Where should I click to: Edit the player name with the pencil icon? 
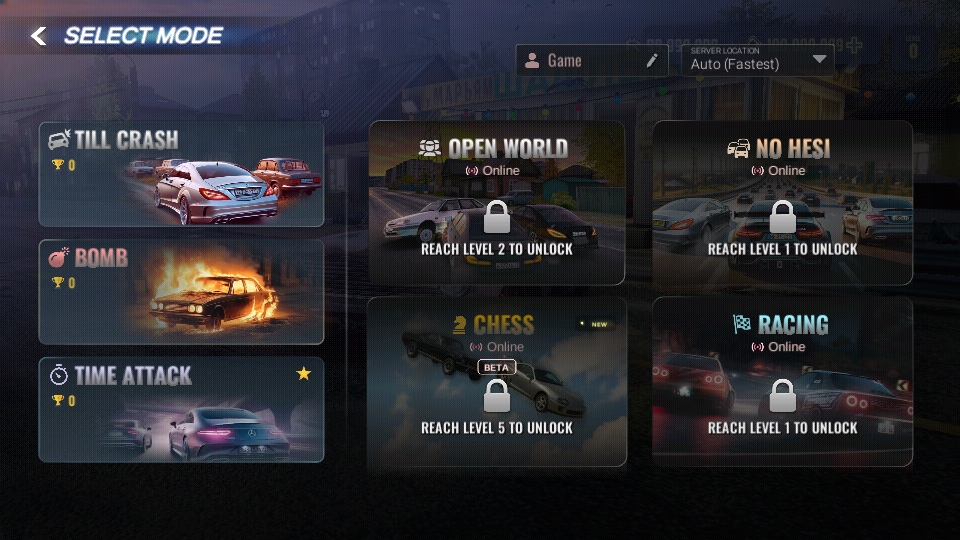[x=652, y=61]
